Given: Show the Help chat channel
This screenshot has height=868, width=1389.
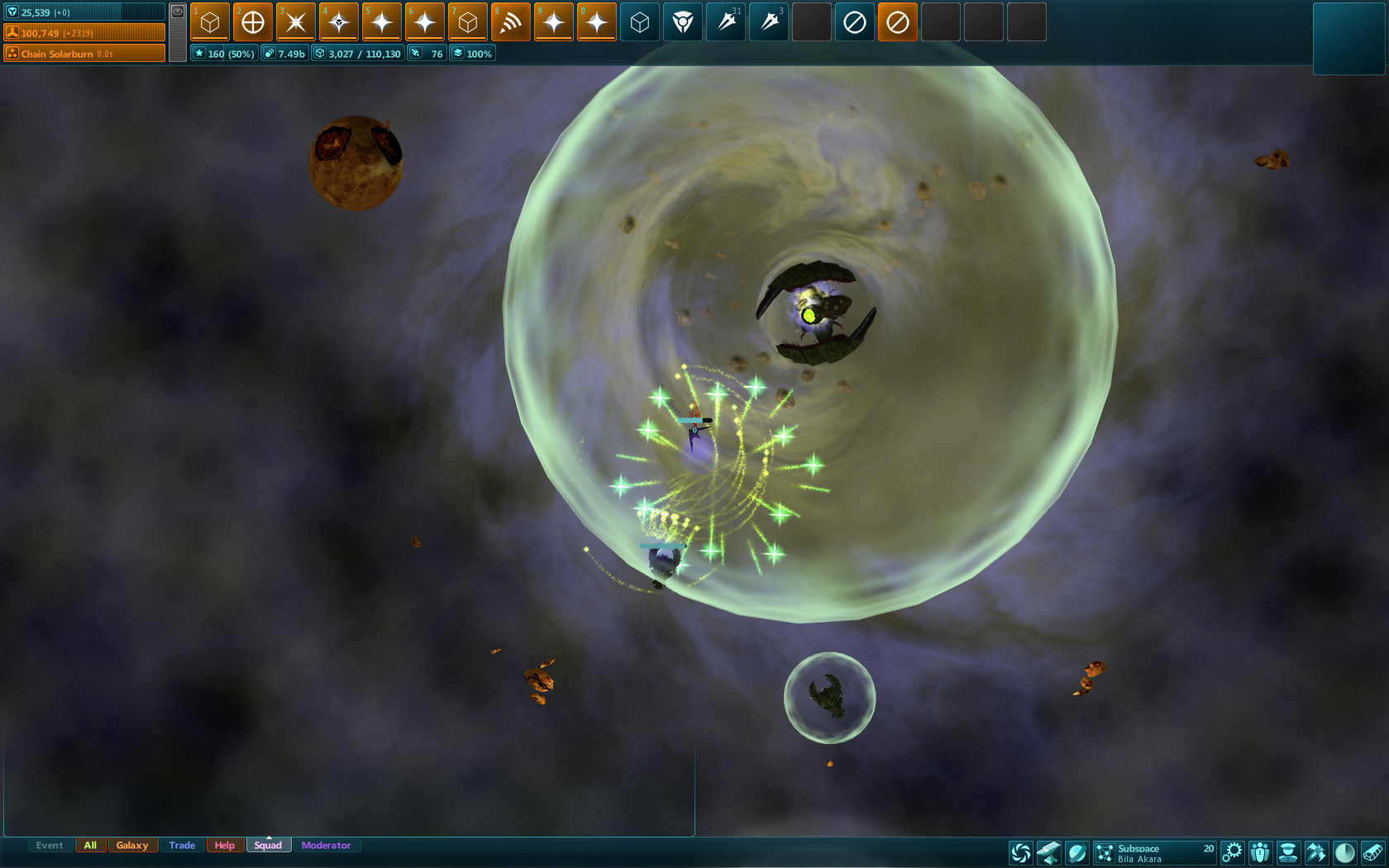Looking at the screenshot, I should pos(224,845).
